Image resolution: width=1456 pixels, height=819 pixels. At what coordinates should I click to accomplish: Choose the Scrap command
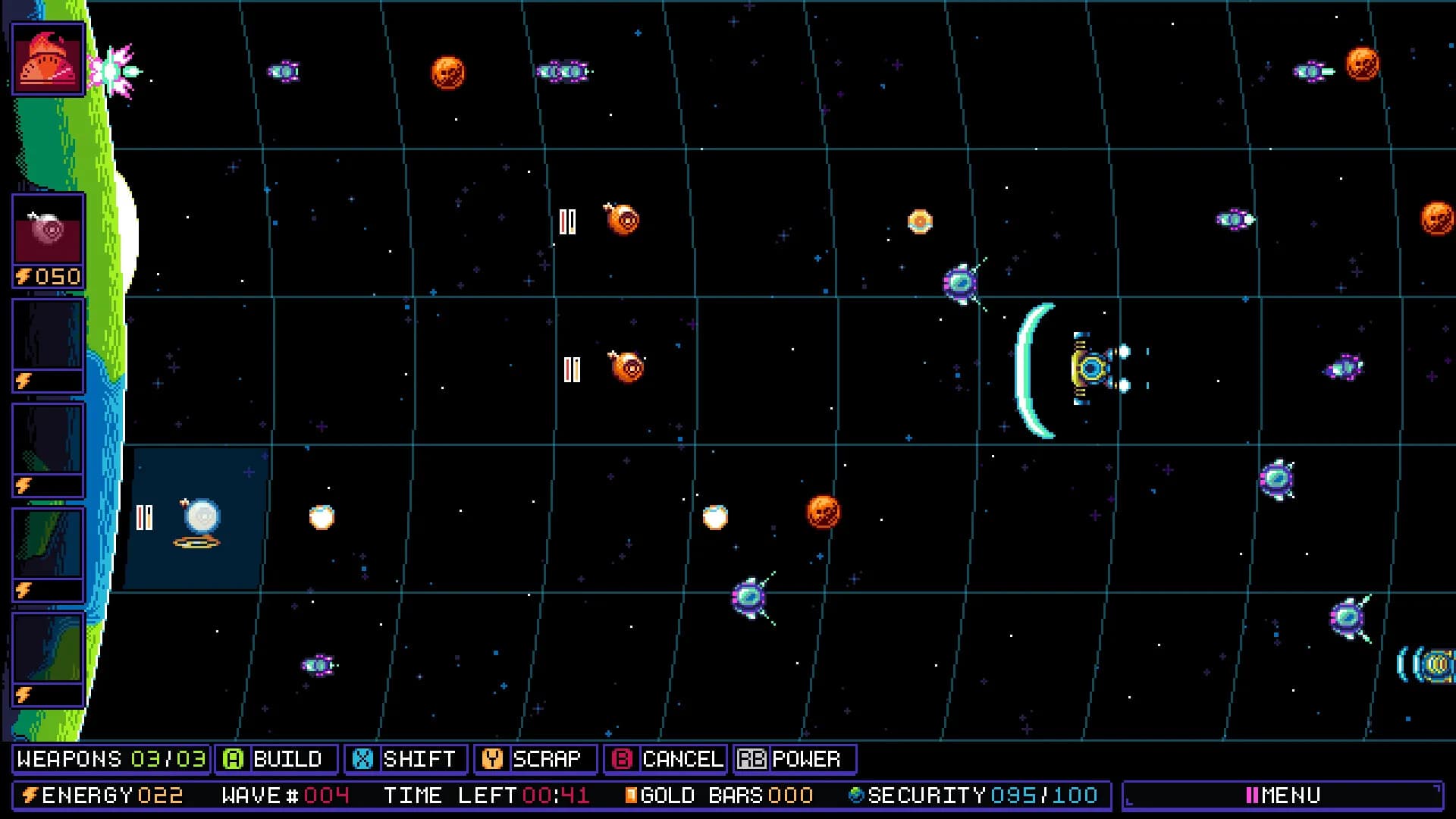(535, 758)
